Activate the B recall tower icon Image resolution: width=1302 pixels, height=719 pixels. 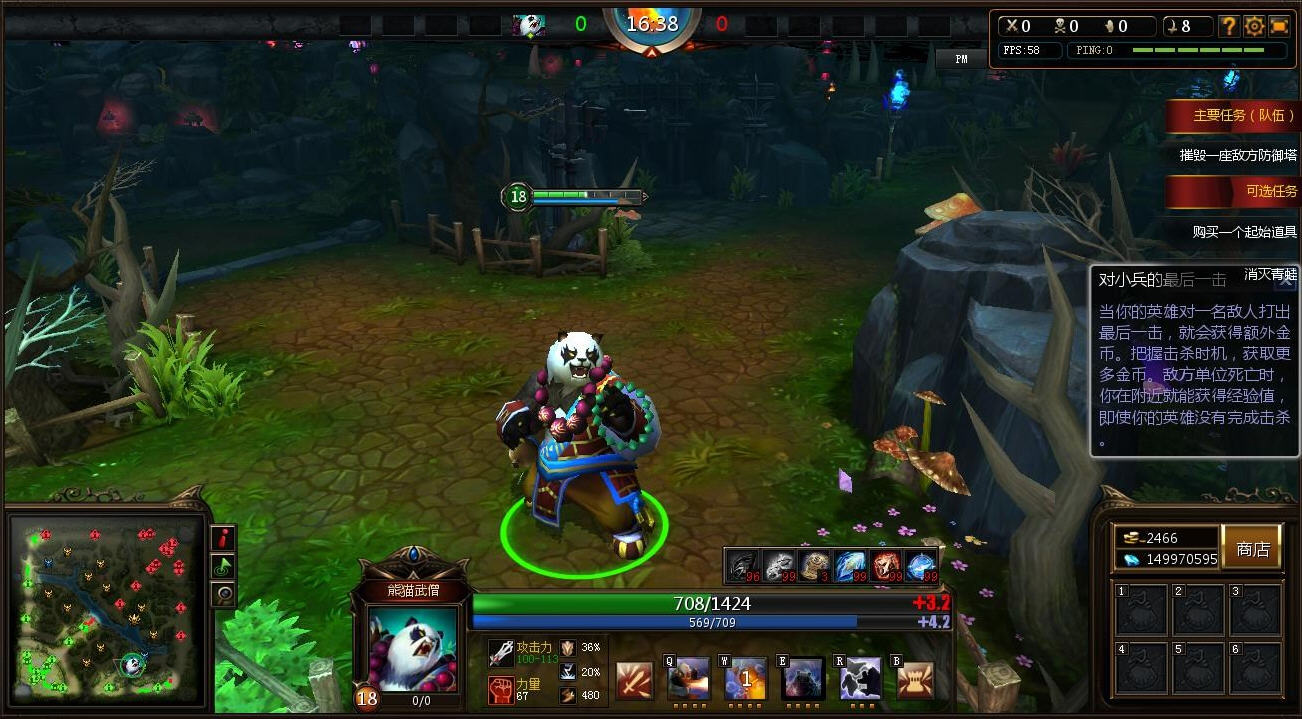click(915, 680)
